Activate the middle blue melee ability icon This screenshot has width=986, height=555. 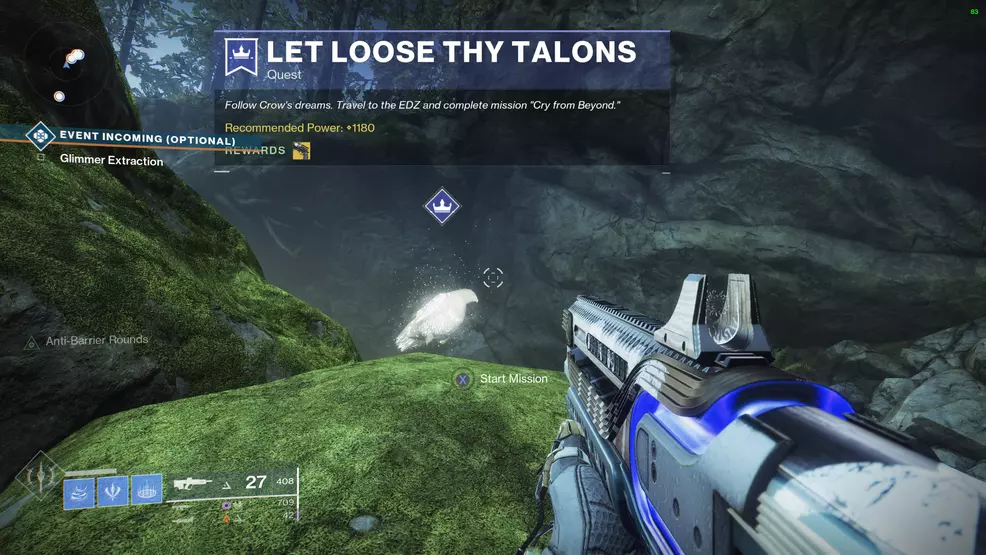[112, 491]
